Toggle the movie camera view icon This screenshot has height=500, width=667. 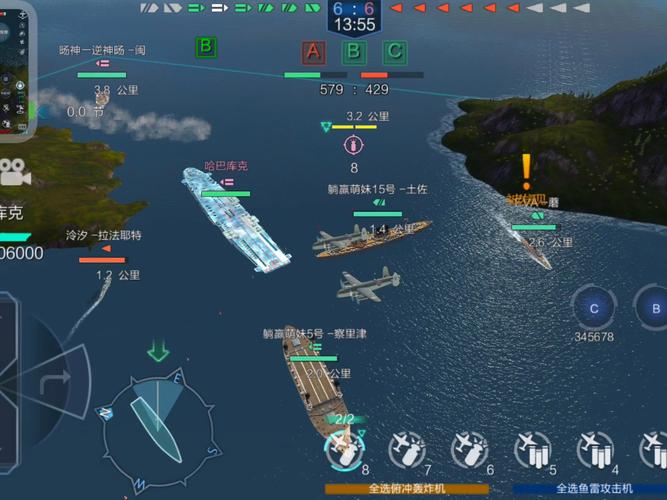point(14,172)
